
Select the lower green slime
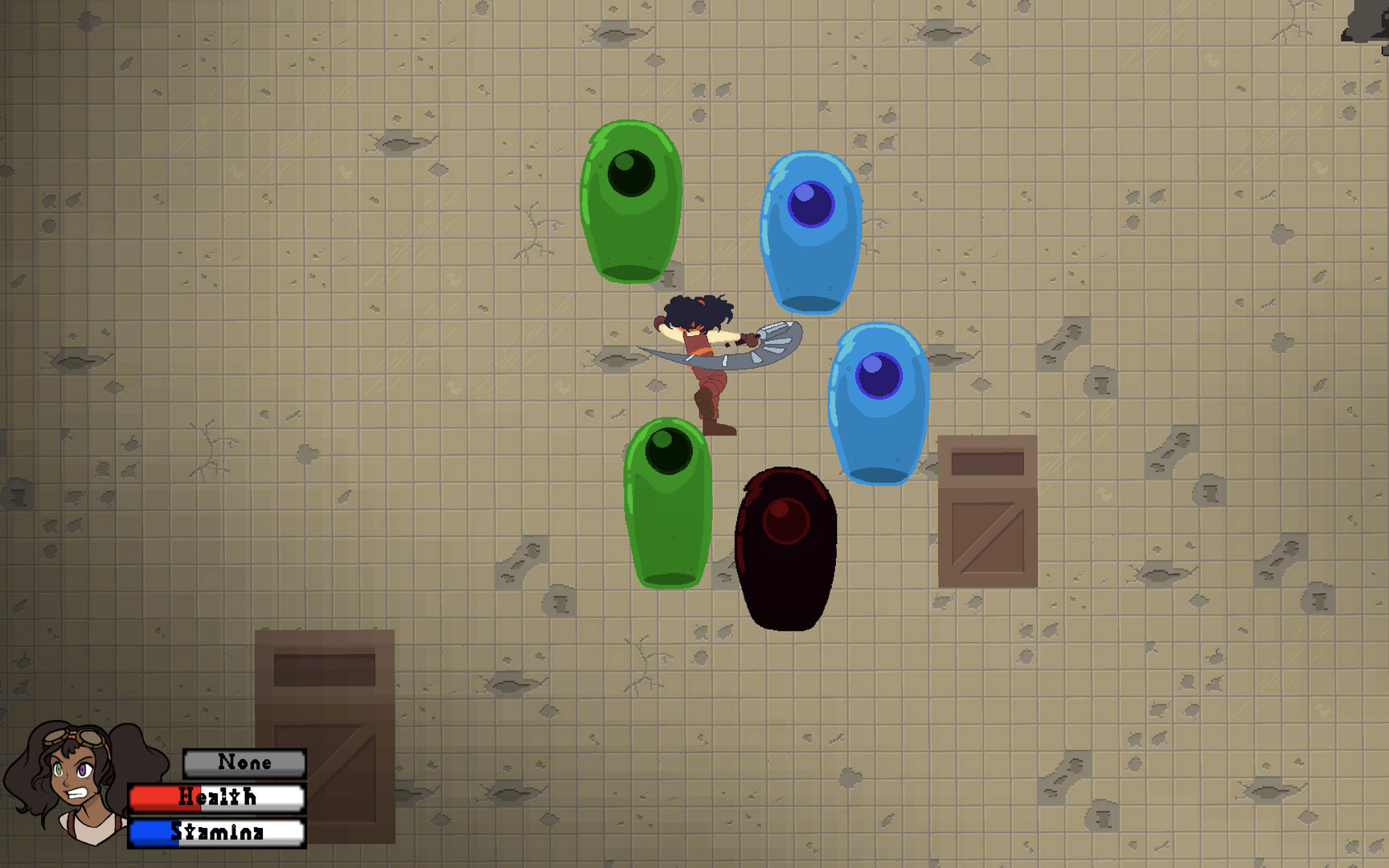click(x=669, y=502)
